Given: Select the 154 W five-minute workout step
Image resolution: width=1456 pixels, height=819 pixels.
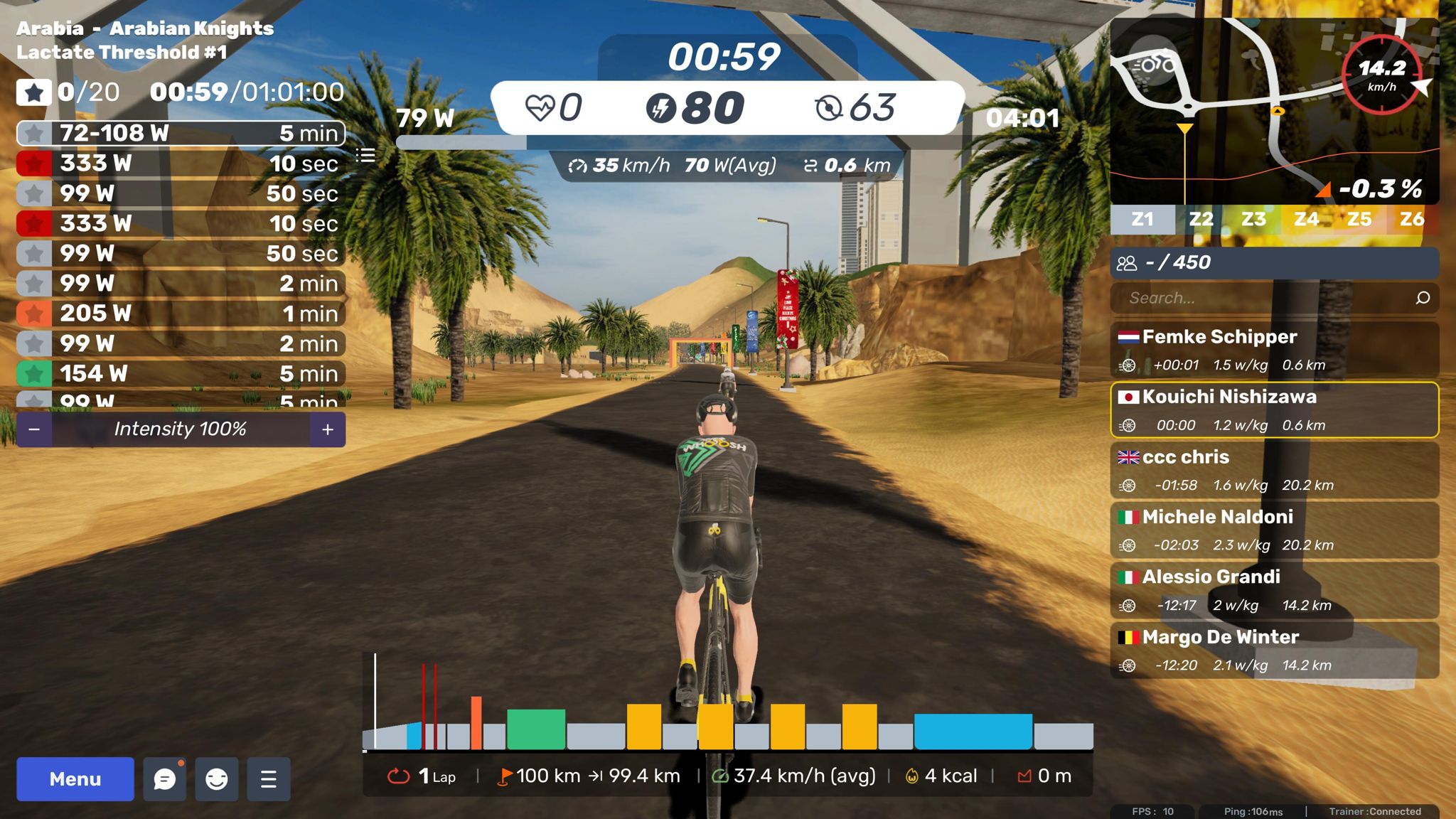Looking at the screenshot, I should pos(181,373).
